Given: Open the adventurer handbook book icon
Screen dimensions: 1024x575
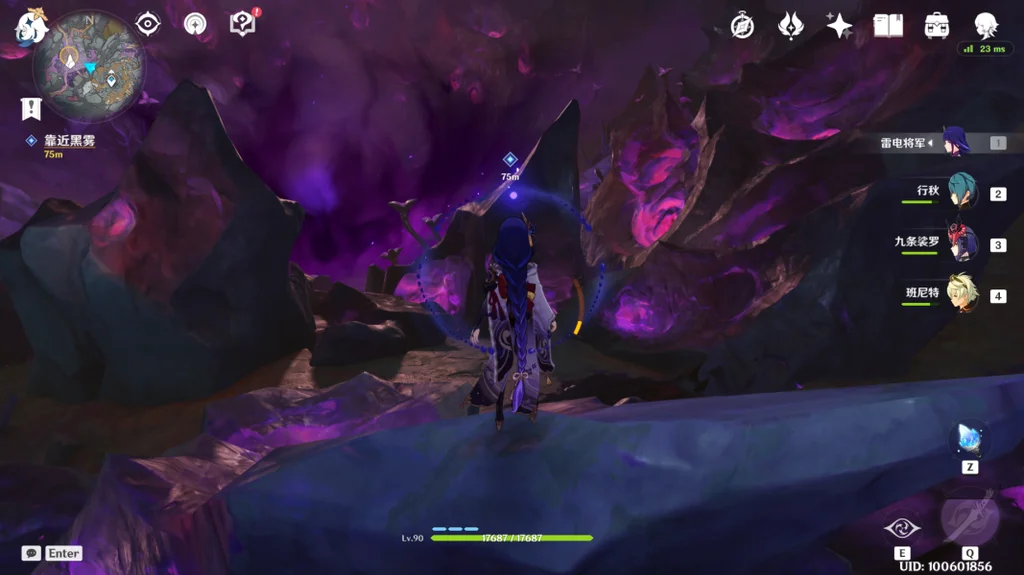Looking at the screenshot, I should pyautogui.click(x=888, y=25).
